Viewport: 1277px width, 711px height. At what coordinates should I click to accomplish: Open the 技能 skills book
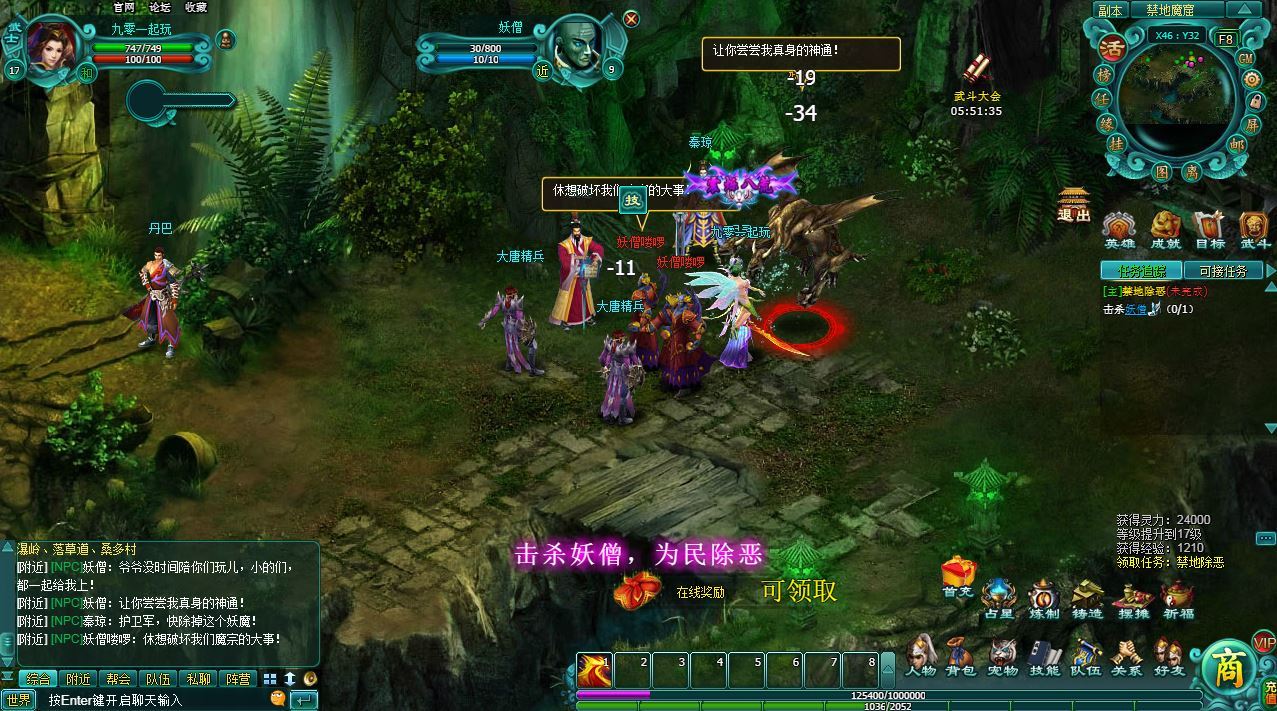[x=1045, y=656]
